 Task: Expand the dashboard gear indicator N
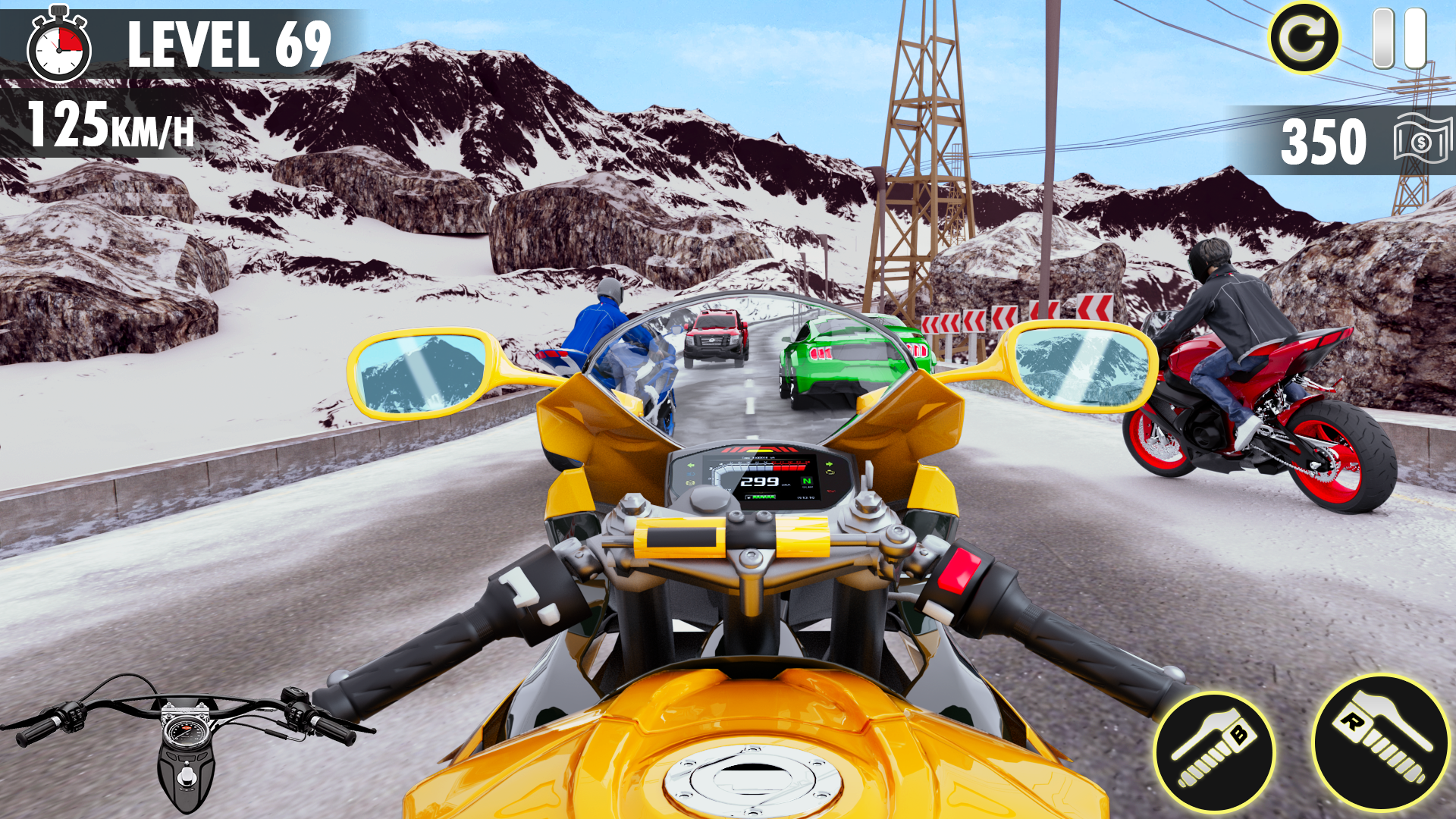click(x=807, y=482)
